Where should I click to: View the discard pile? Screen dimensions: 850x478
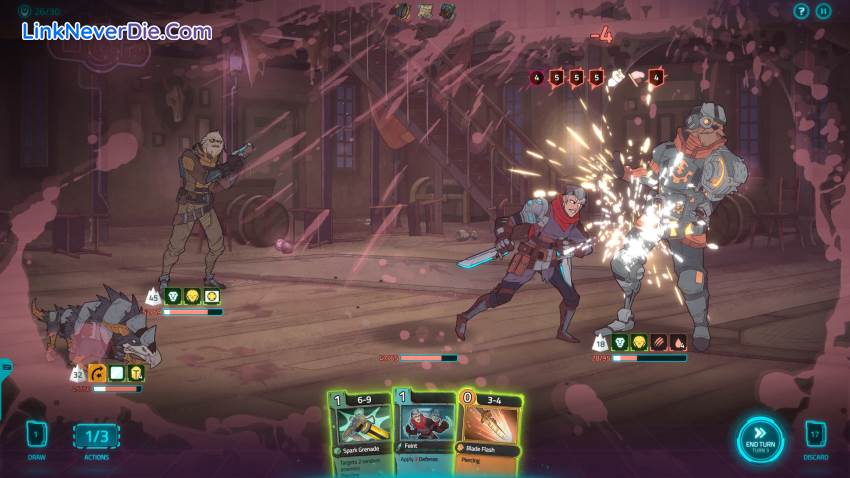coord(815,435)
